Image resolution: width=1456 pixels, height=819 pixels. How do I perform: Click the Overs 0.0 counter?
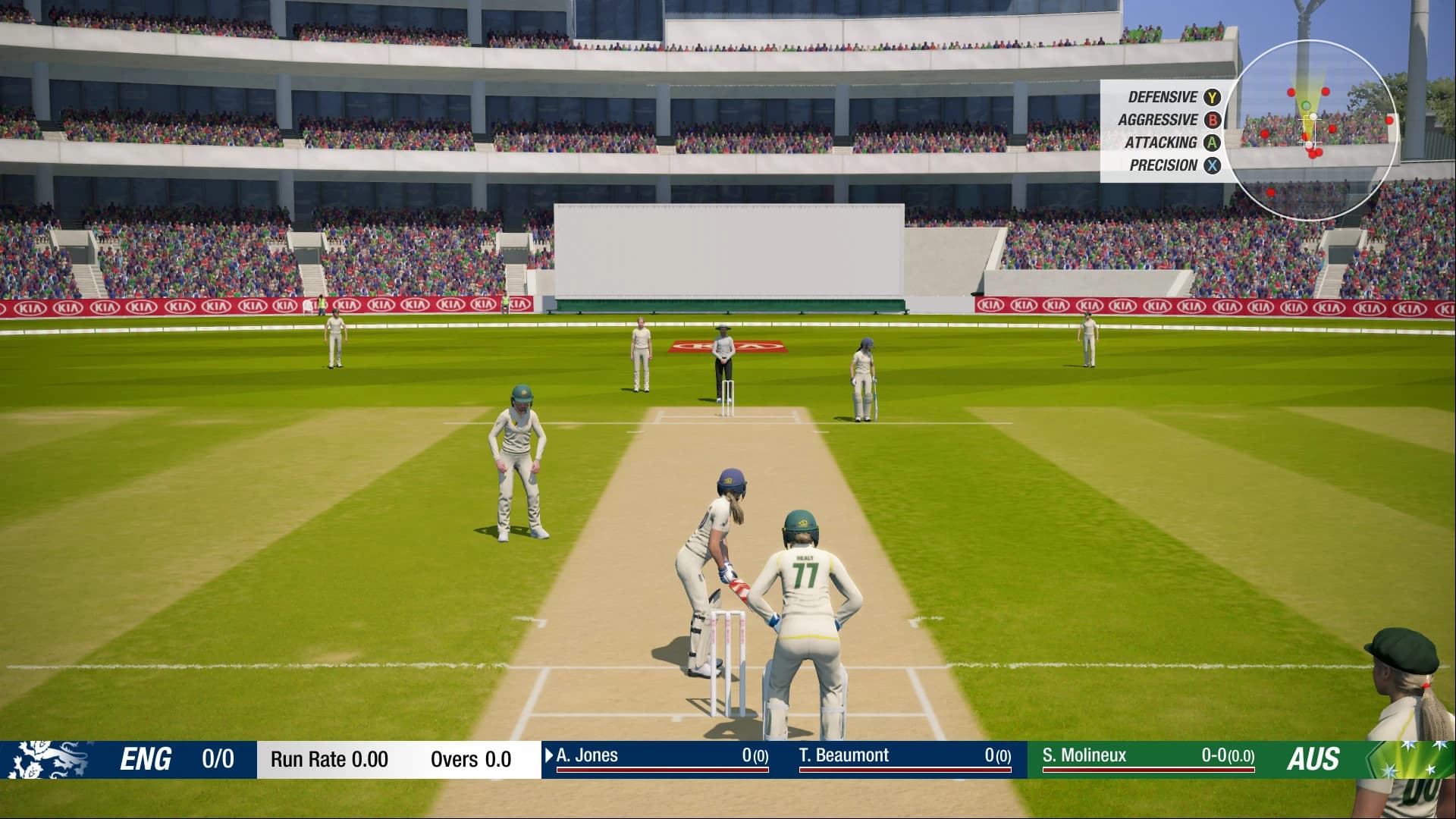[x=469, y=758]
